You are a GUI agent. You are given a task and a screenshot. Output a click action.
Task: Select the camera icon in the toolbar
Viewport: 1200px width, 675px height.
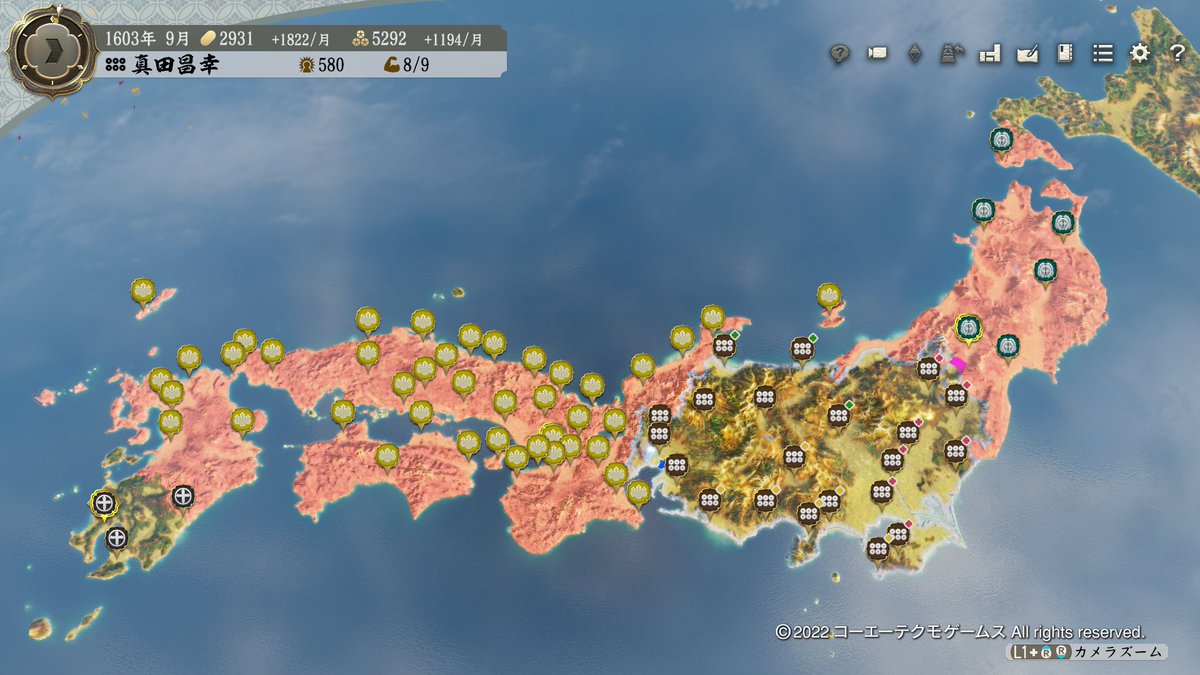tap(877, 54)
